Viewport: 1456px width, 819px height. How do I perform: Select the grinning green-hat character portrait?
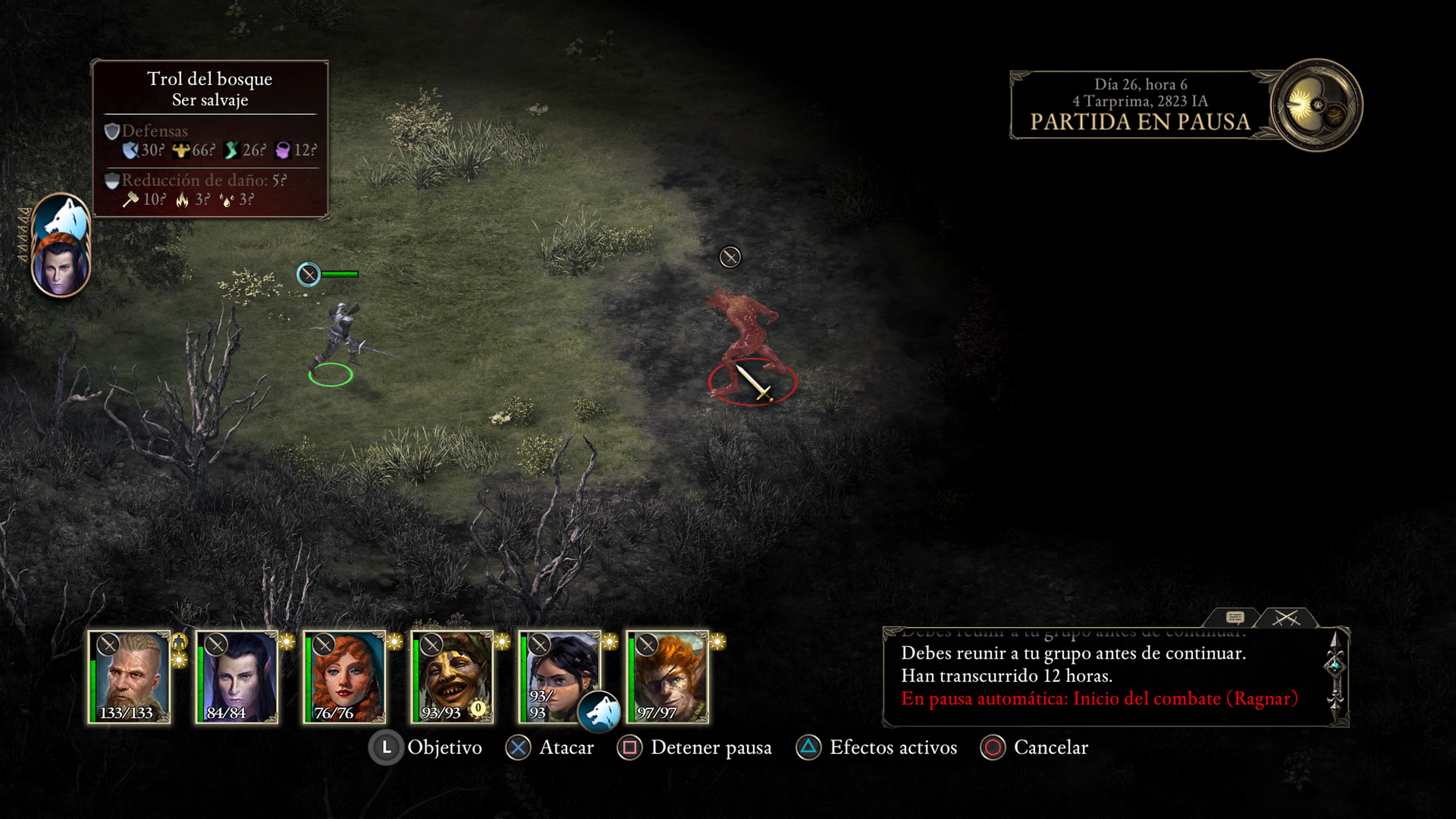tap(452, 676)
